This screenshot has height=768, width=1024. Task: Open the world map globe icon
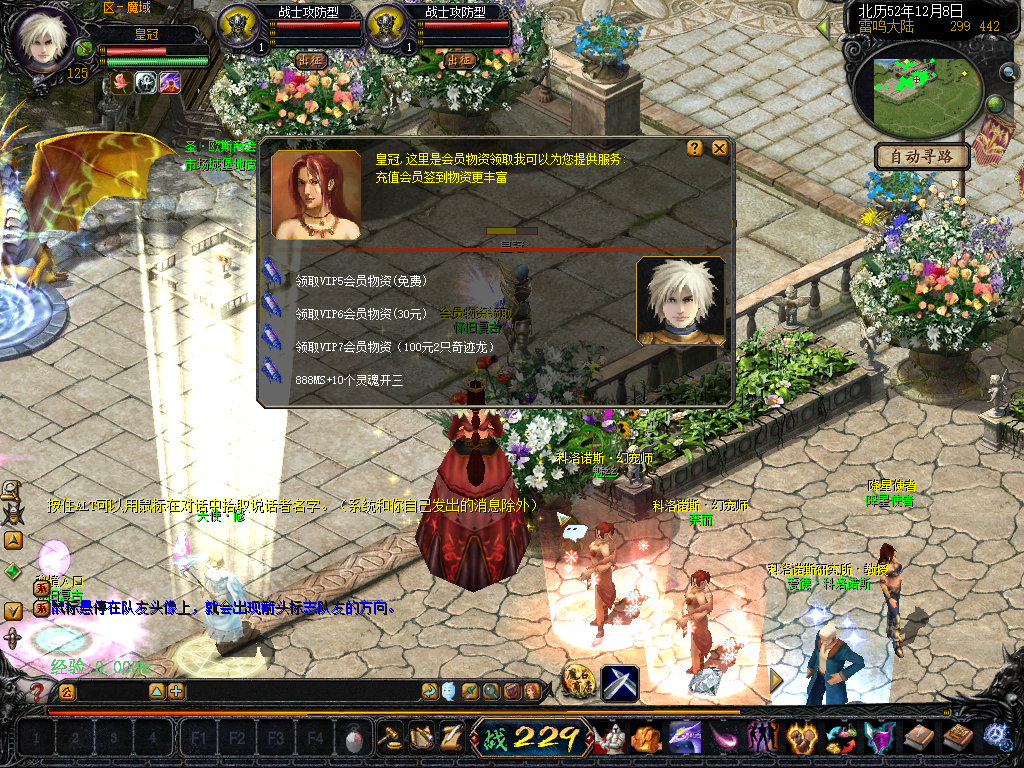tap(996, 104)
